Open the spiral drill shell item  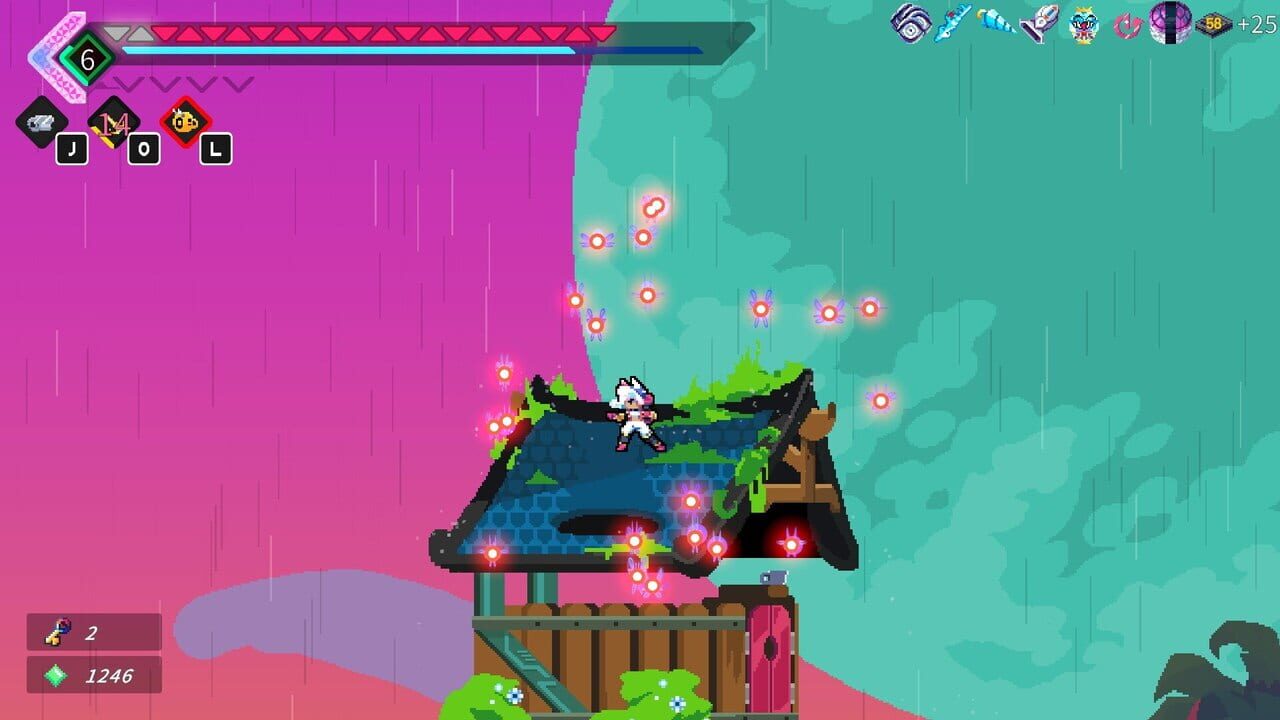(x=995, y=23)
